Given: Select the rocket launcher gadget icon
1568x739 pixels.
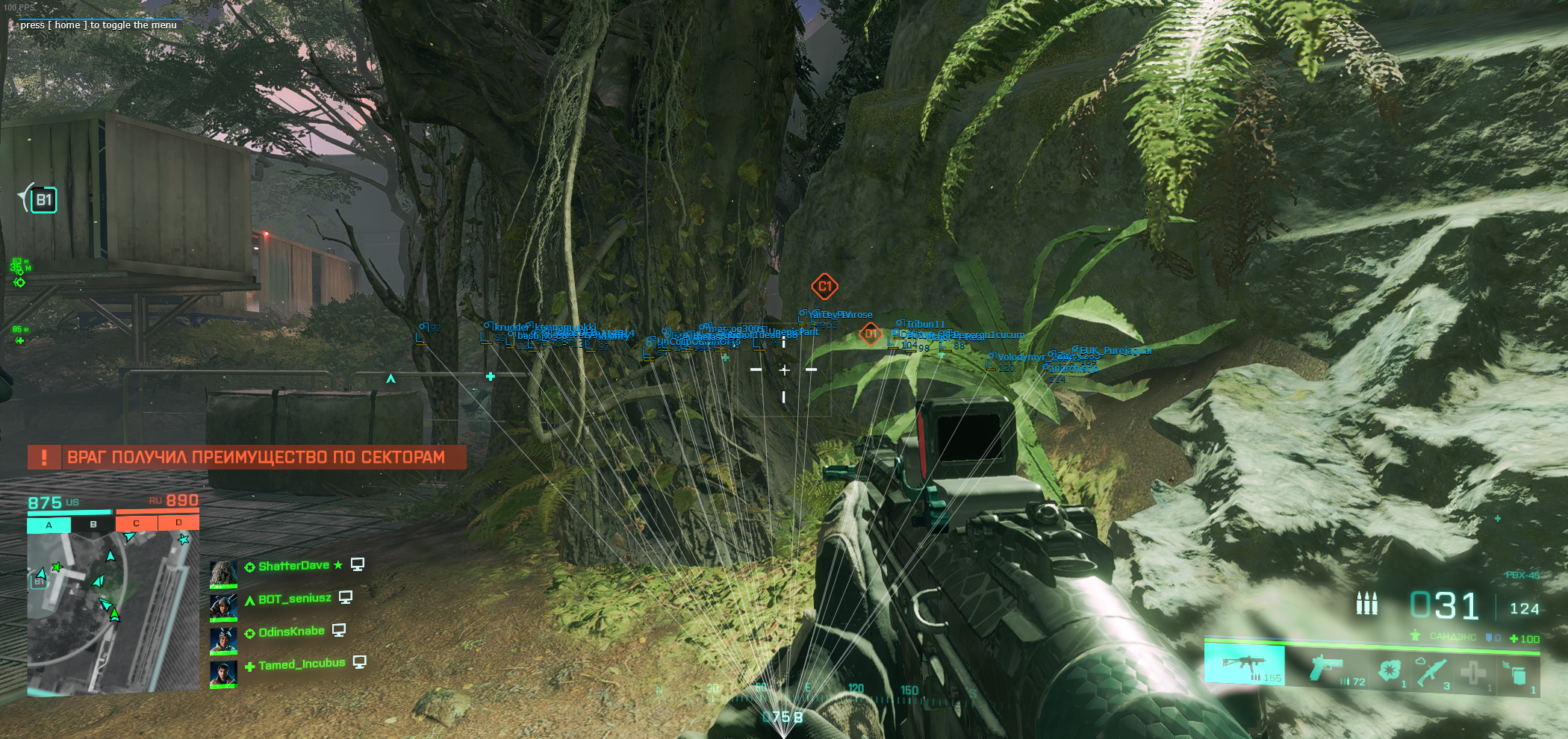Looking at the screenshot, I should tap(1433, 671).
